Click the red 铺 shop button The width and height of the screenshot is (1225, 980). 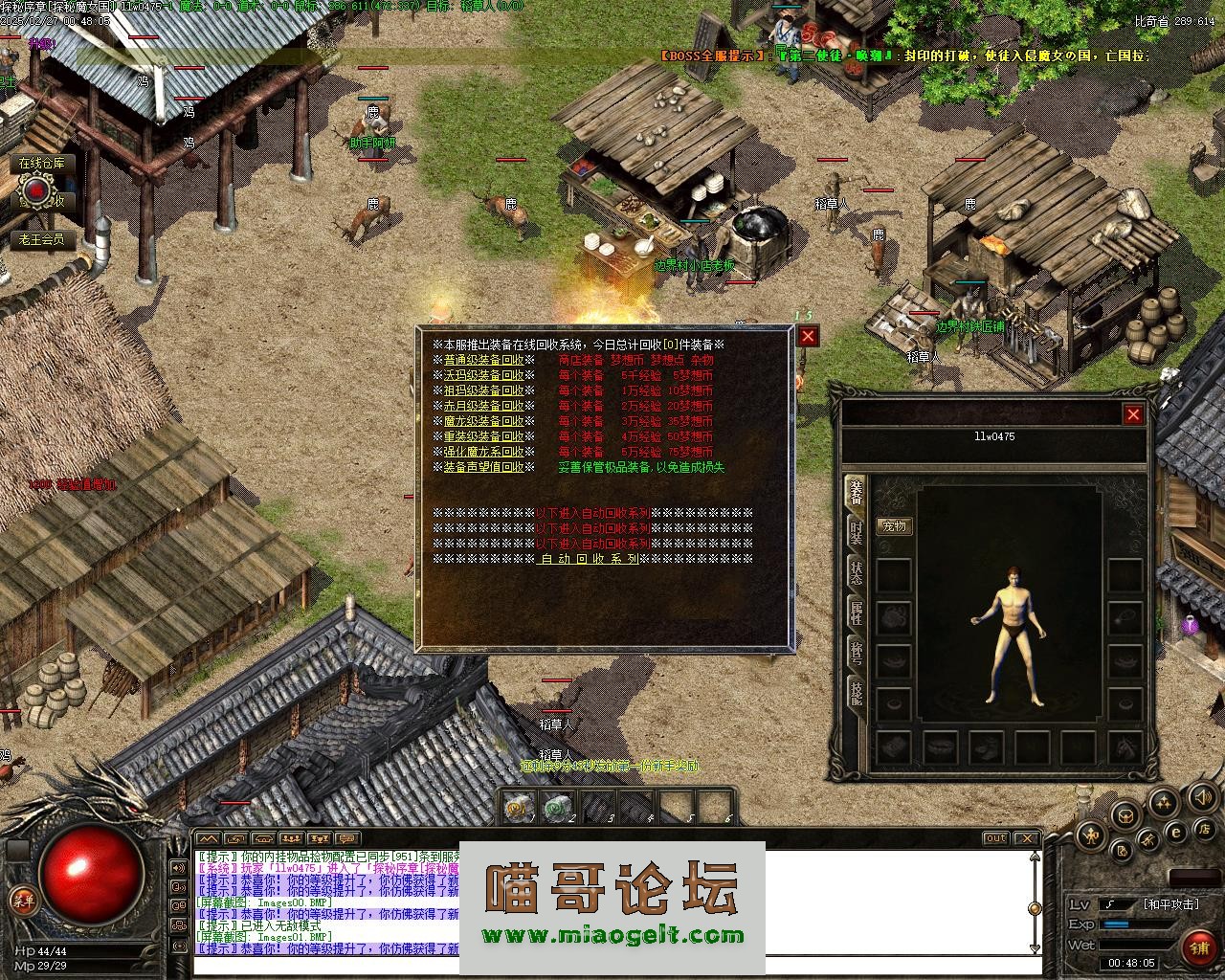(x=1197, y=947)
